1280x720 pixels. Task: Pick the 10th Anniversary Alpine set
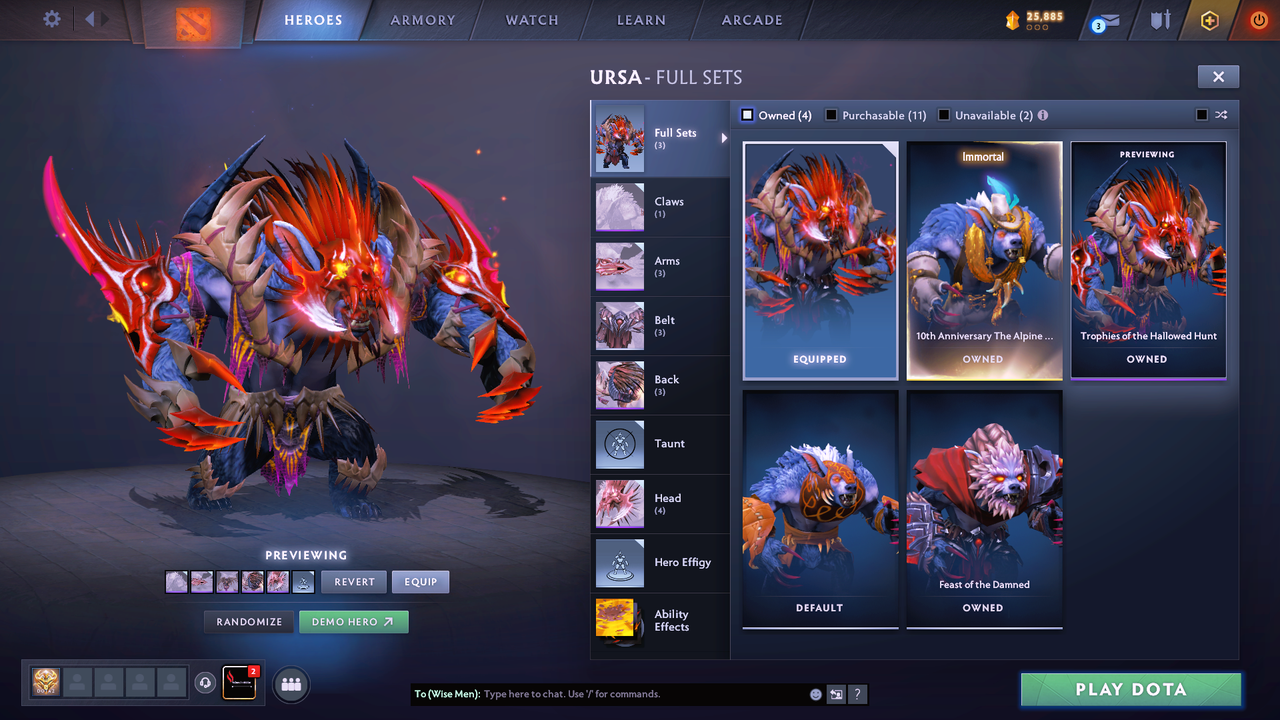(x=984, y=260)
